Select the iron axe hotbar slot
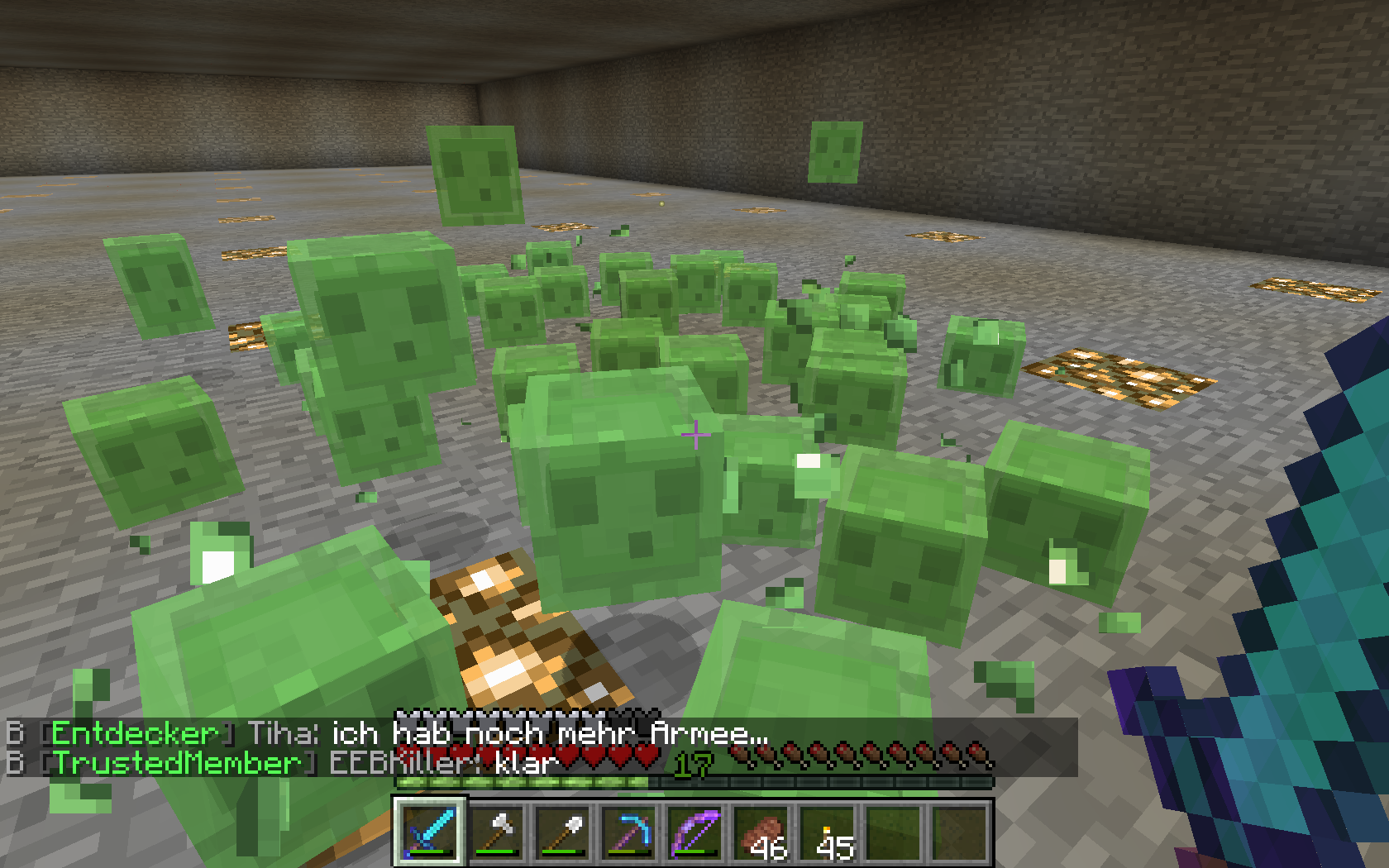The height and width of the screenshot is (868, 1389). coord(496,832)
